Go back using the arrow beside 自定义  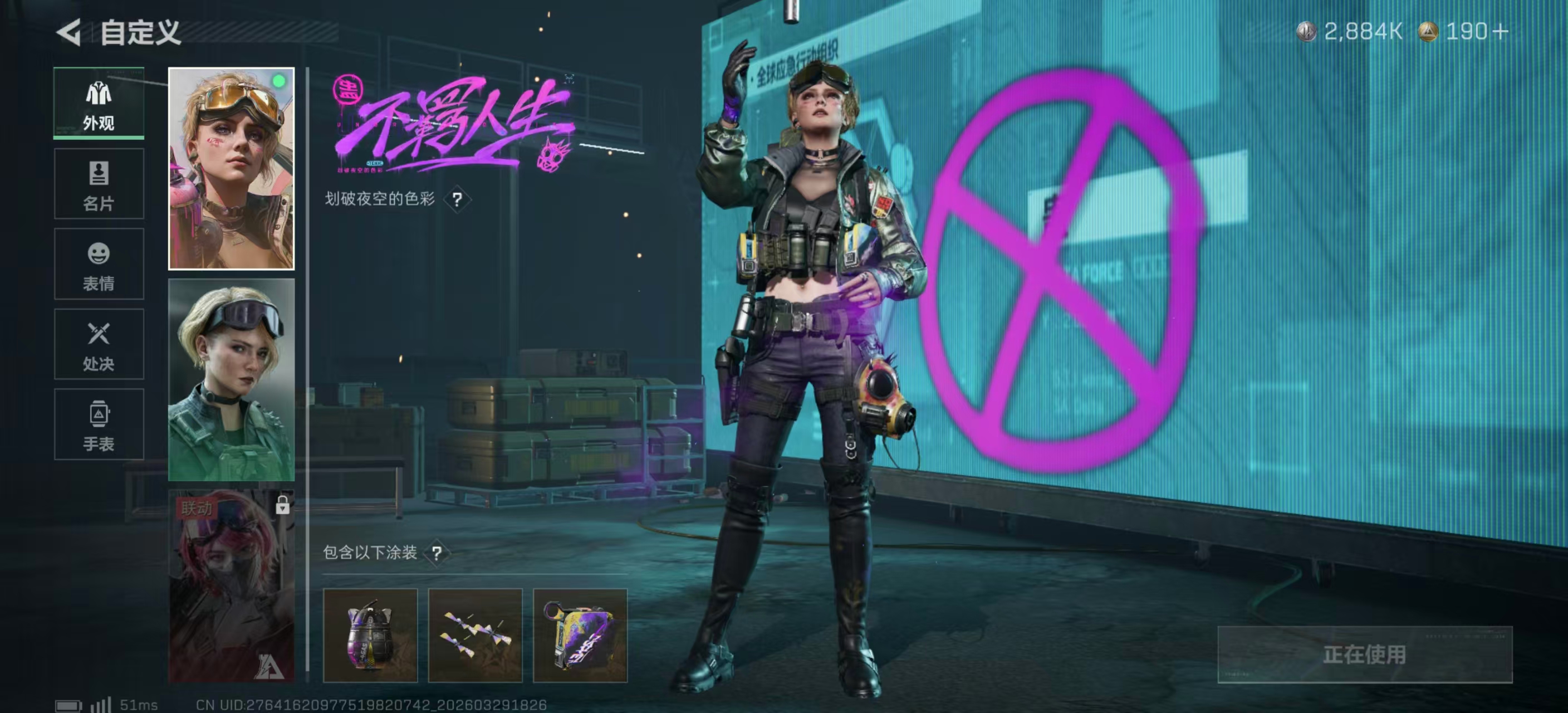[x=69, y=32]
